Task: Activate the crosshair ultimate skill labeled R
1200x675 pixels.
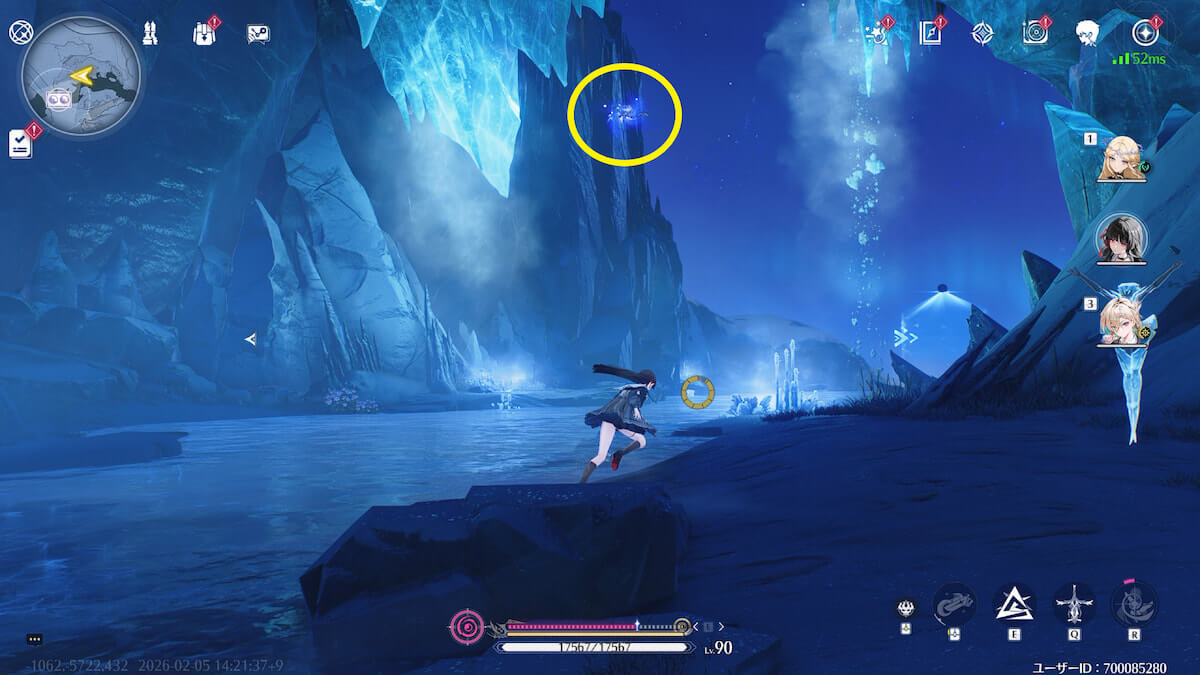Action: click(x=1134, y=603)
